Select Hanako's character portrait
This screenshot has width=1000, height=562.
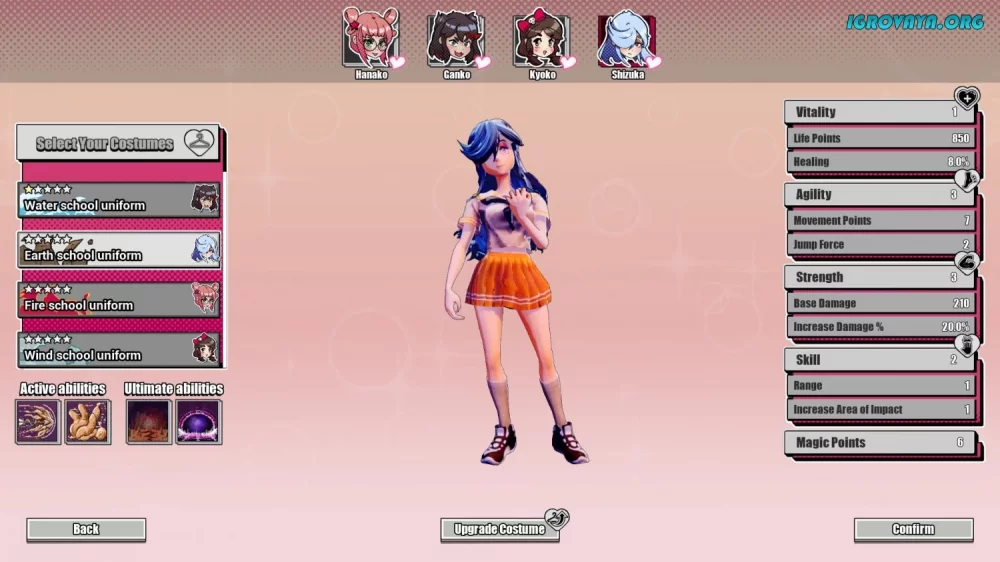370,36
